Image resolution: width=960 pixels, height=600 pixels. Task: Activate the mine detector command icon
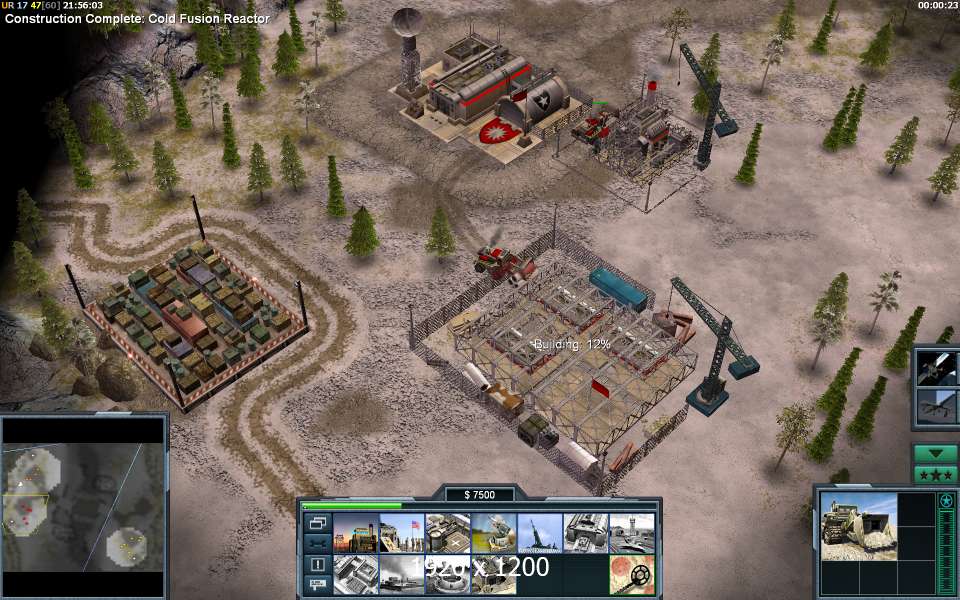(631, 574)
